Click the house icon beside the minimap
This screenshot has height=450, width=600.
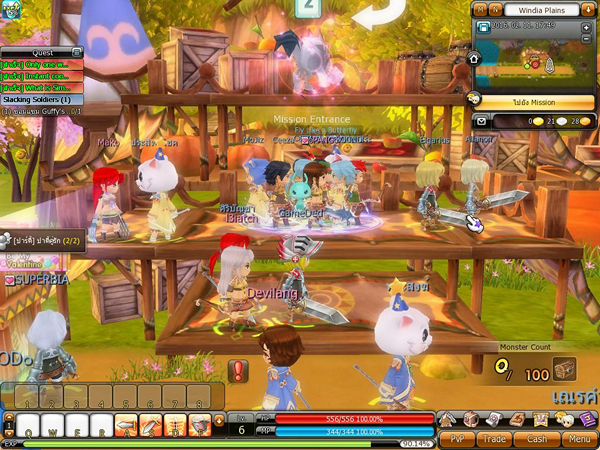click(x=476, y=57)
